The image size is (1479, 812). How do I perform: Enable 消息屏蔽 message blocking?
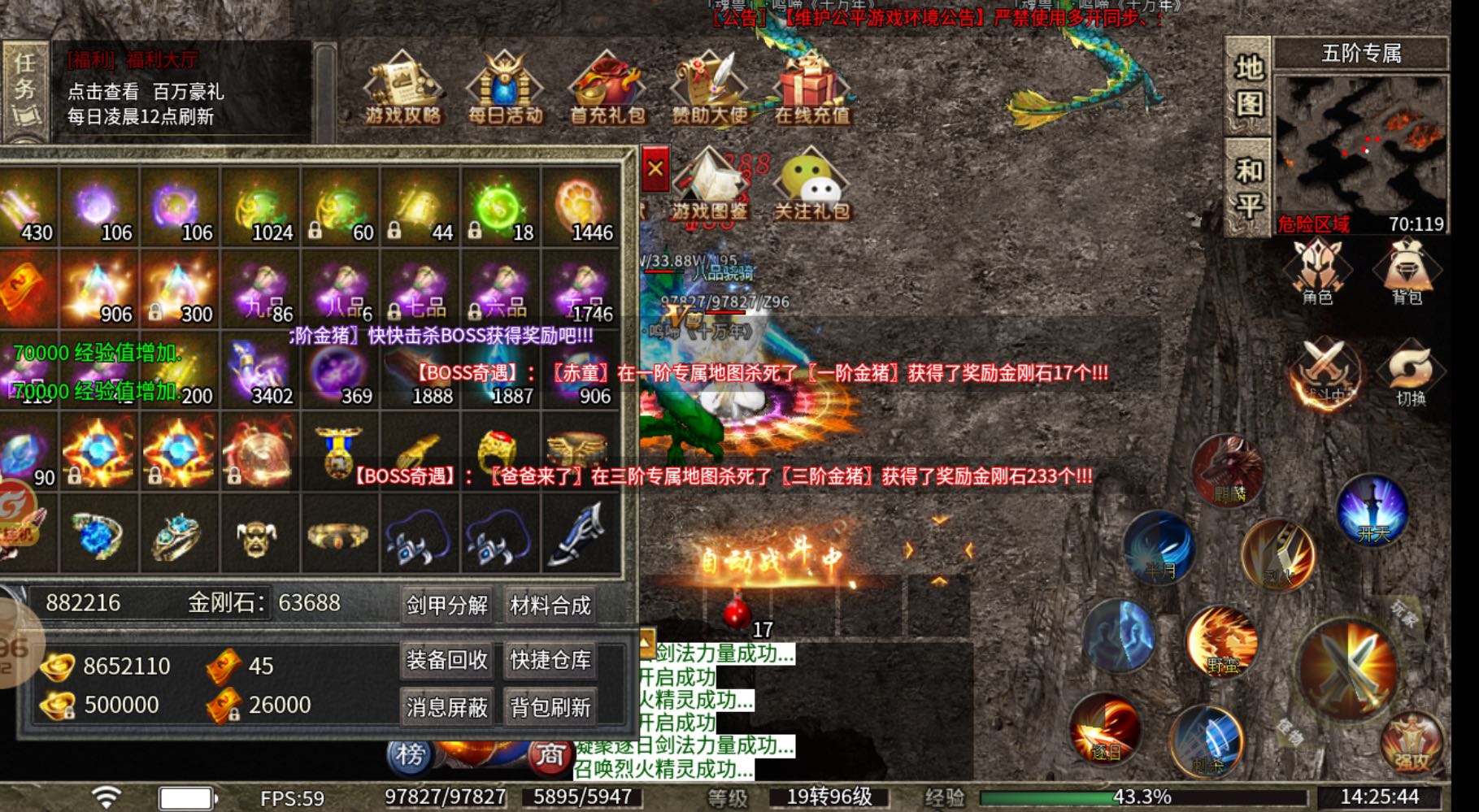446,707
